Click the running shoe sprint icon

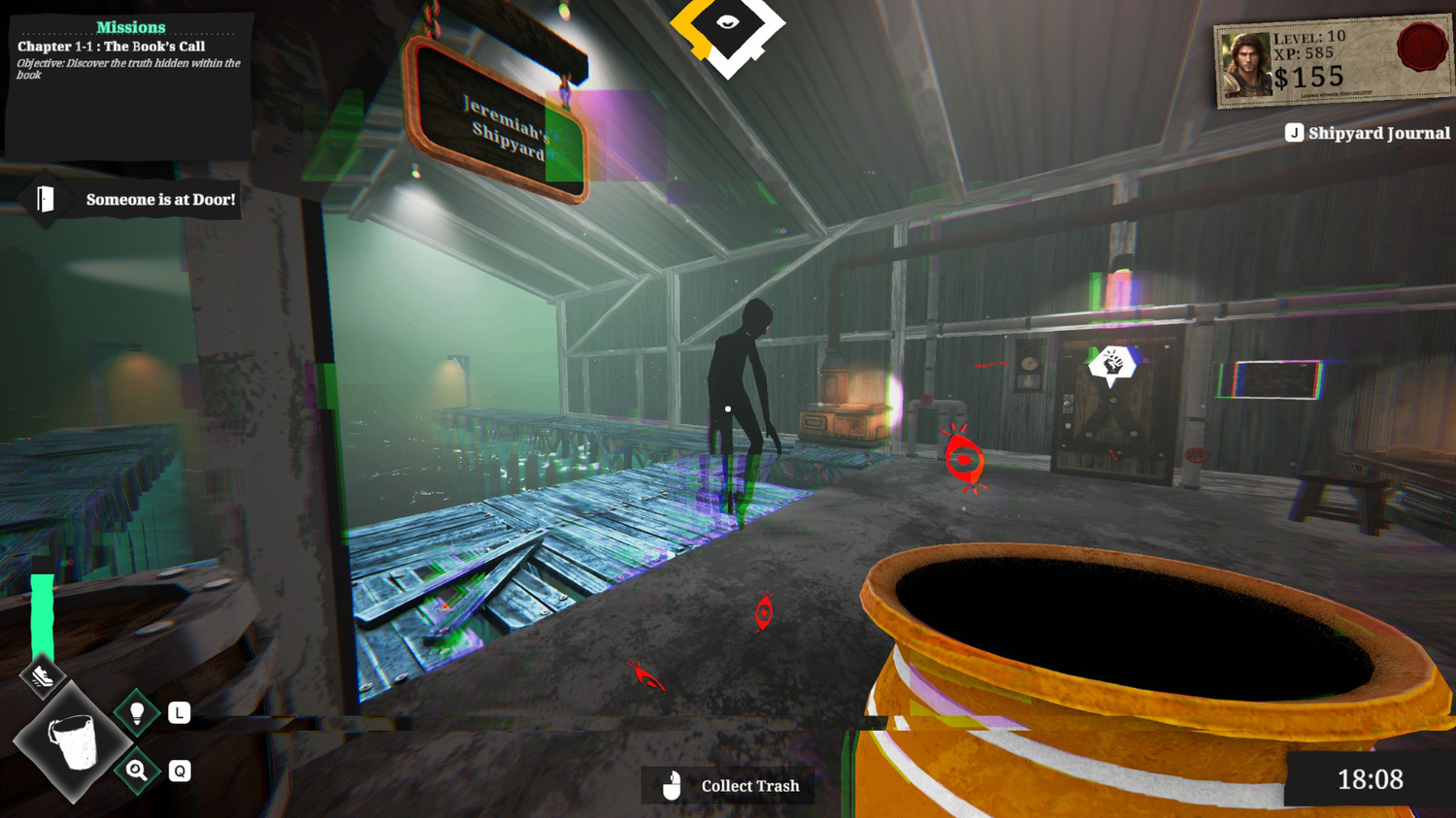[x=42, y=676]
